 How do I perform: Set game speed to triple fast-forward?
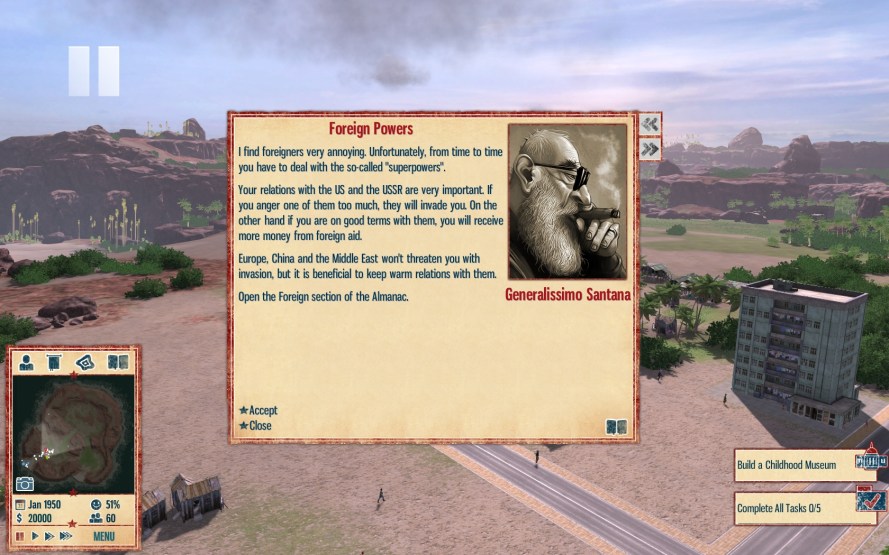pyautogui.click(x=66, y=537)
